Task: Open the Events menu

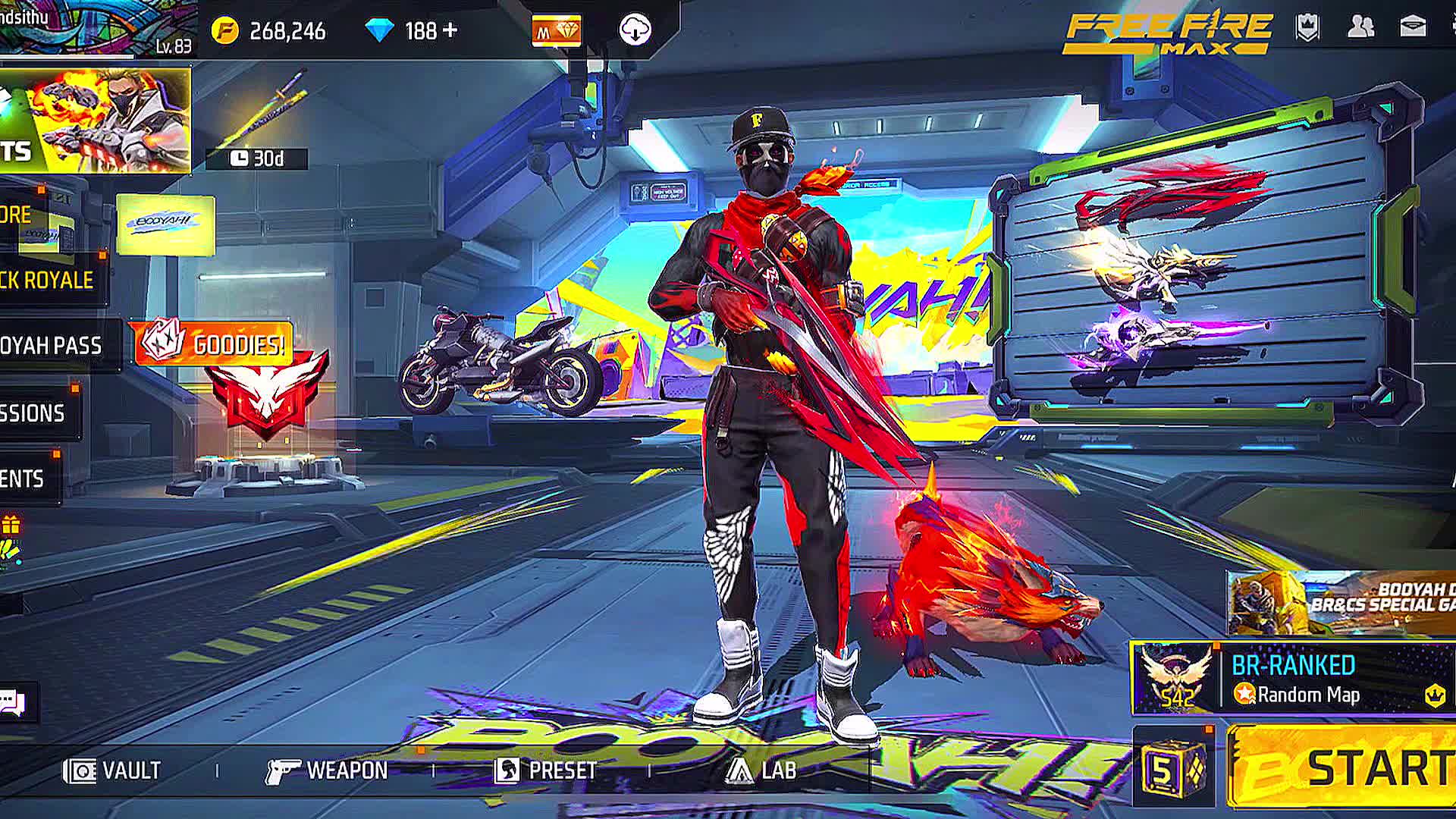Action: point(23,479)
